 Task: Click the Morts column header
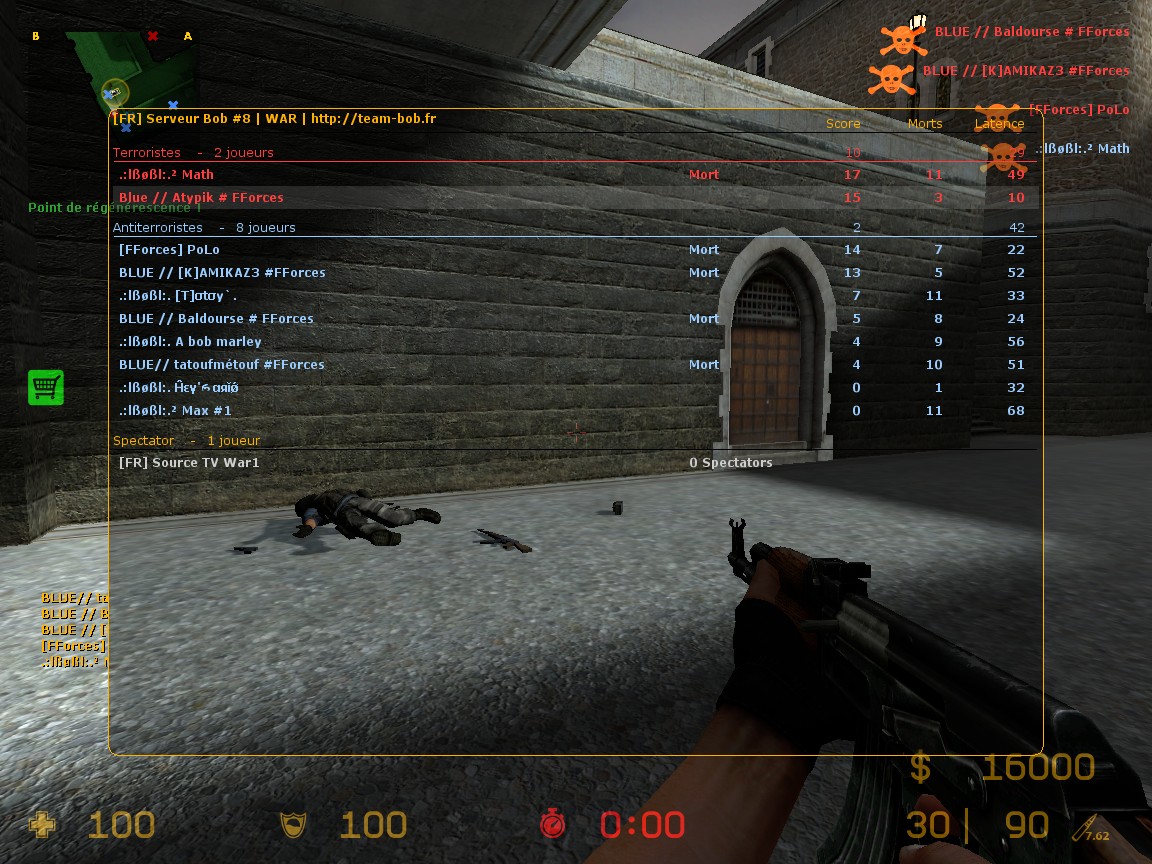point(925,124)
